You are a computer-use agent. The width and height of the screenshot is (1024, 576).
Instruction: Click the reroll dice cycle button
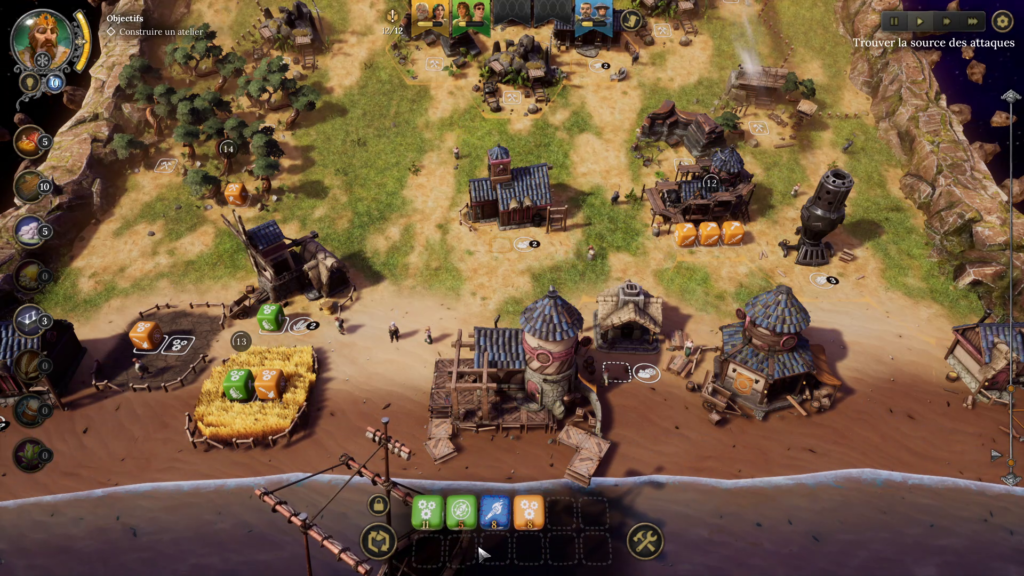pyautogui.click(x=378, y=542)
